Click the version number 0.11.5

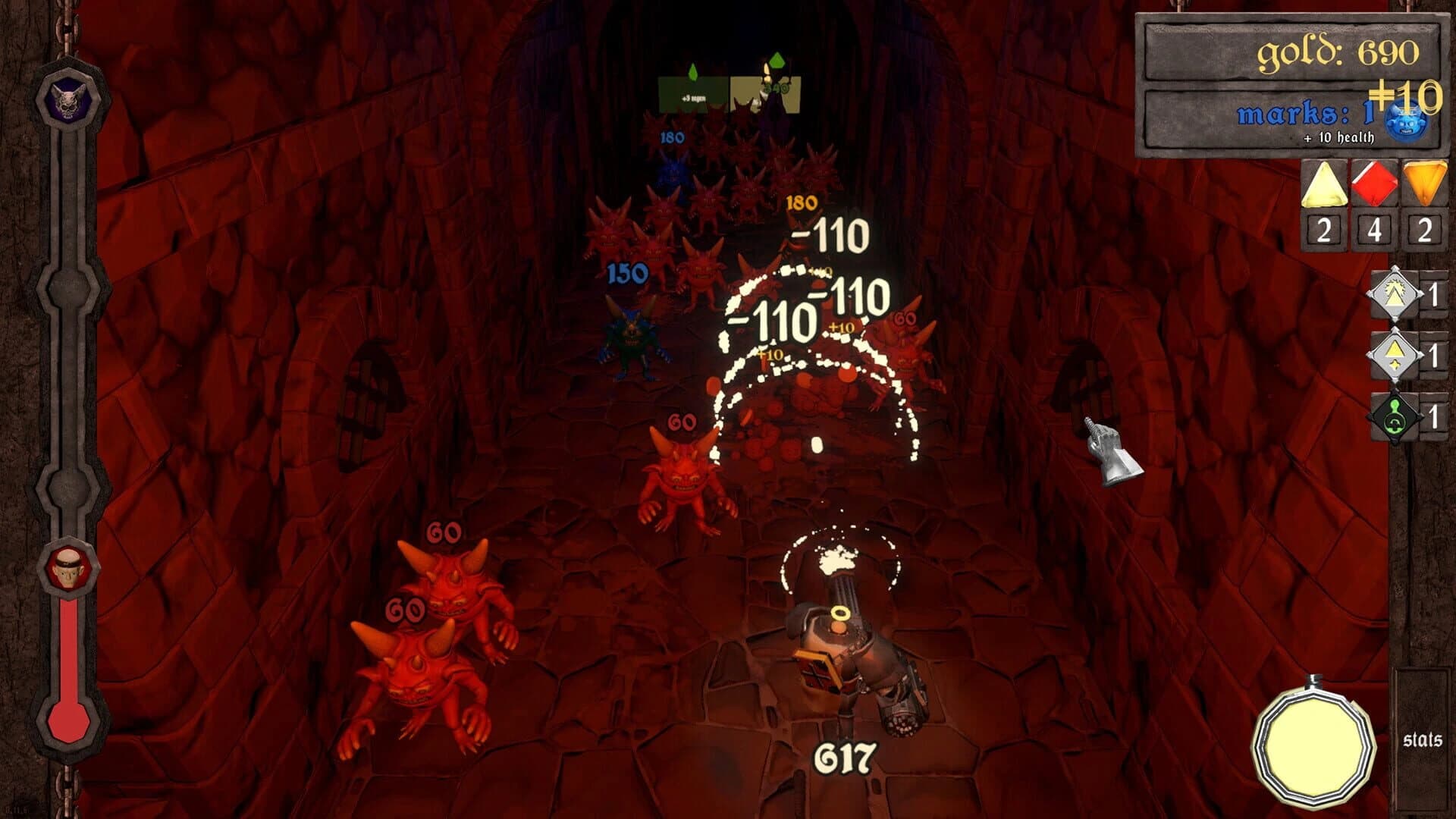[x=15, y=811]
